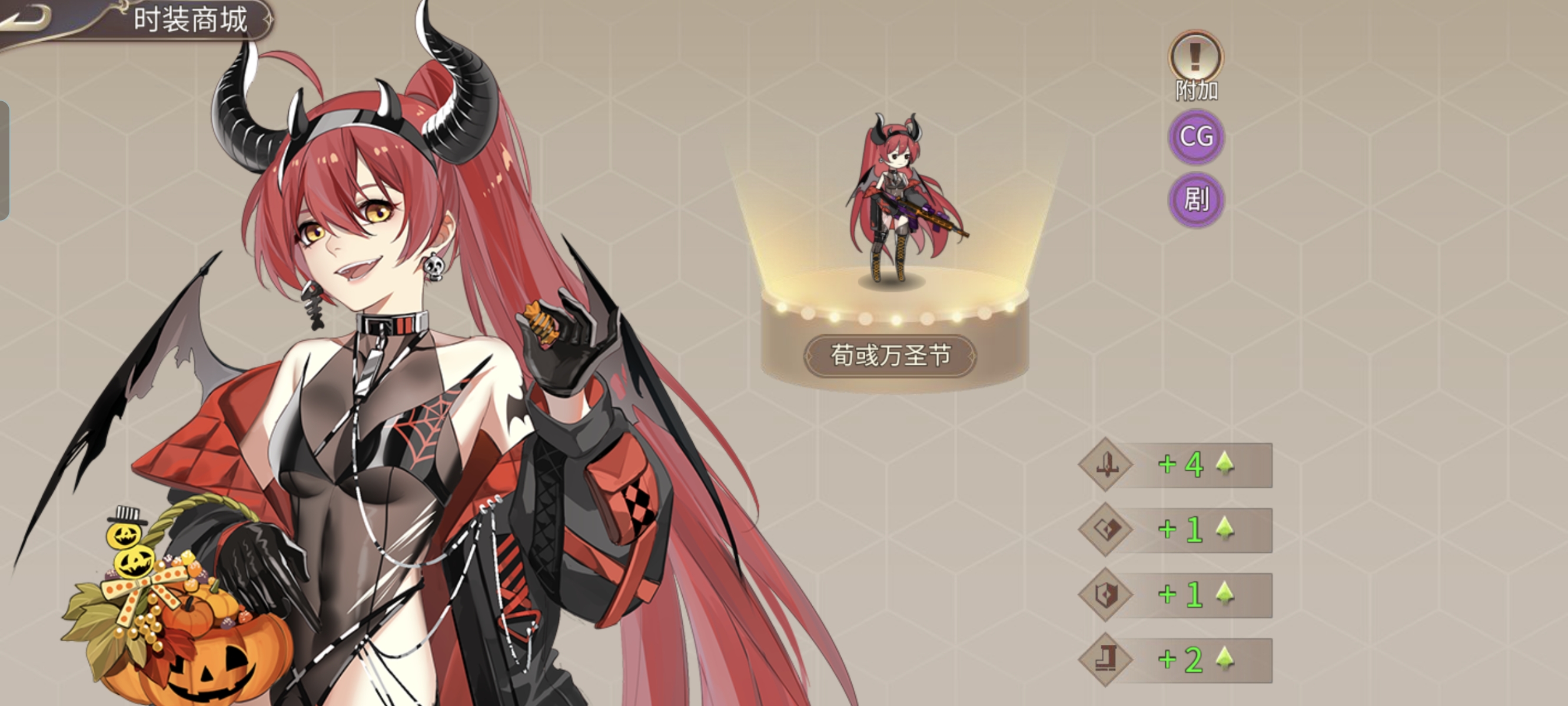
Task: Select the 荀彧万圣节 costume name label
Action: 891,356
